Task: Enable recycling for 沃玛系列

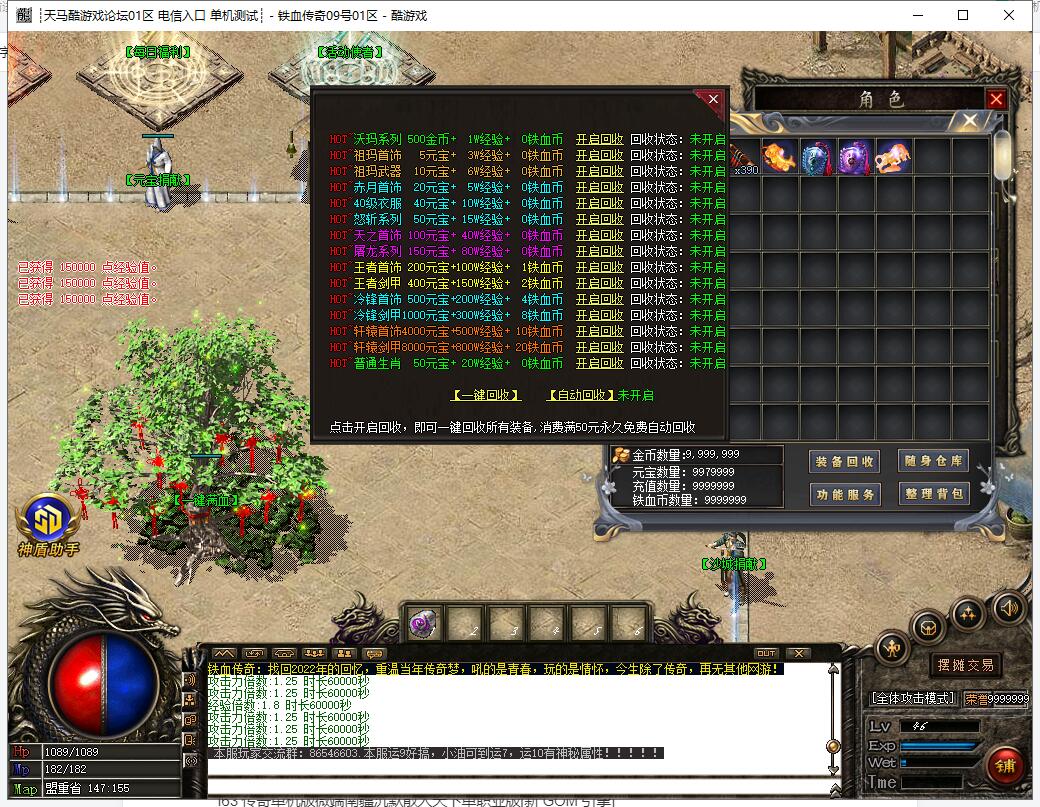Action: 599,140
